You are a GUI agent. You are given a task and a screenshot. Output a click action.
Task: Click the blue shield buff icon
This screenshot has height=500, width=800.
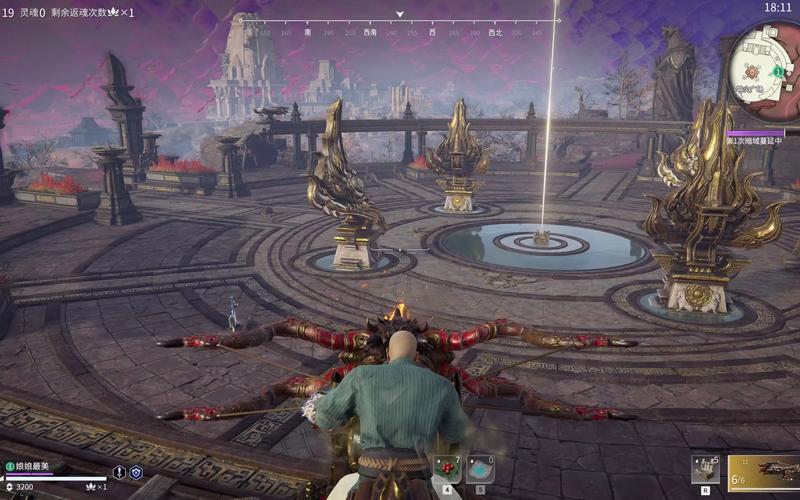[137, 472]
